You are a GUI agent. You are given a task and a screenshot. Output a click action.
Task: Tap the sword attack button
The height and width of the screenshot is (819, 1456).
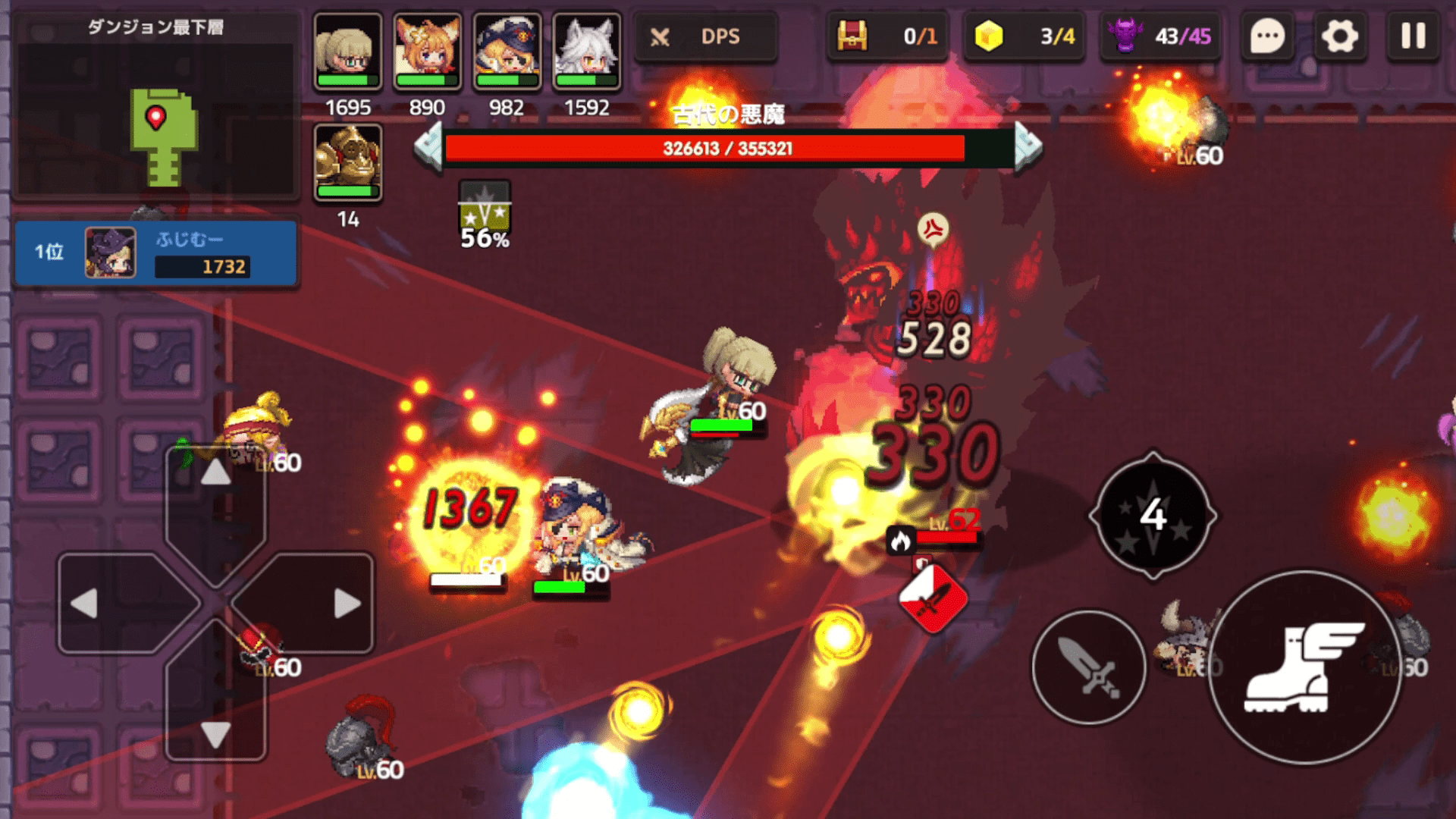tap(1089, 667)
